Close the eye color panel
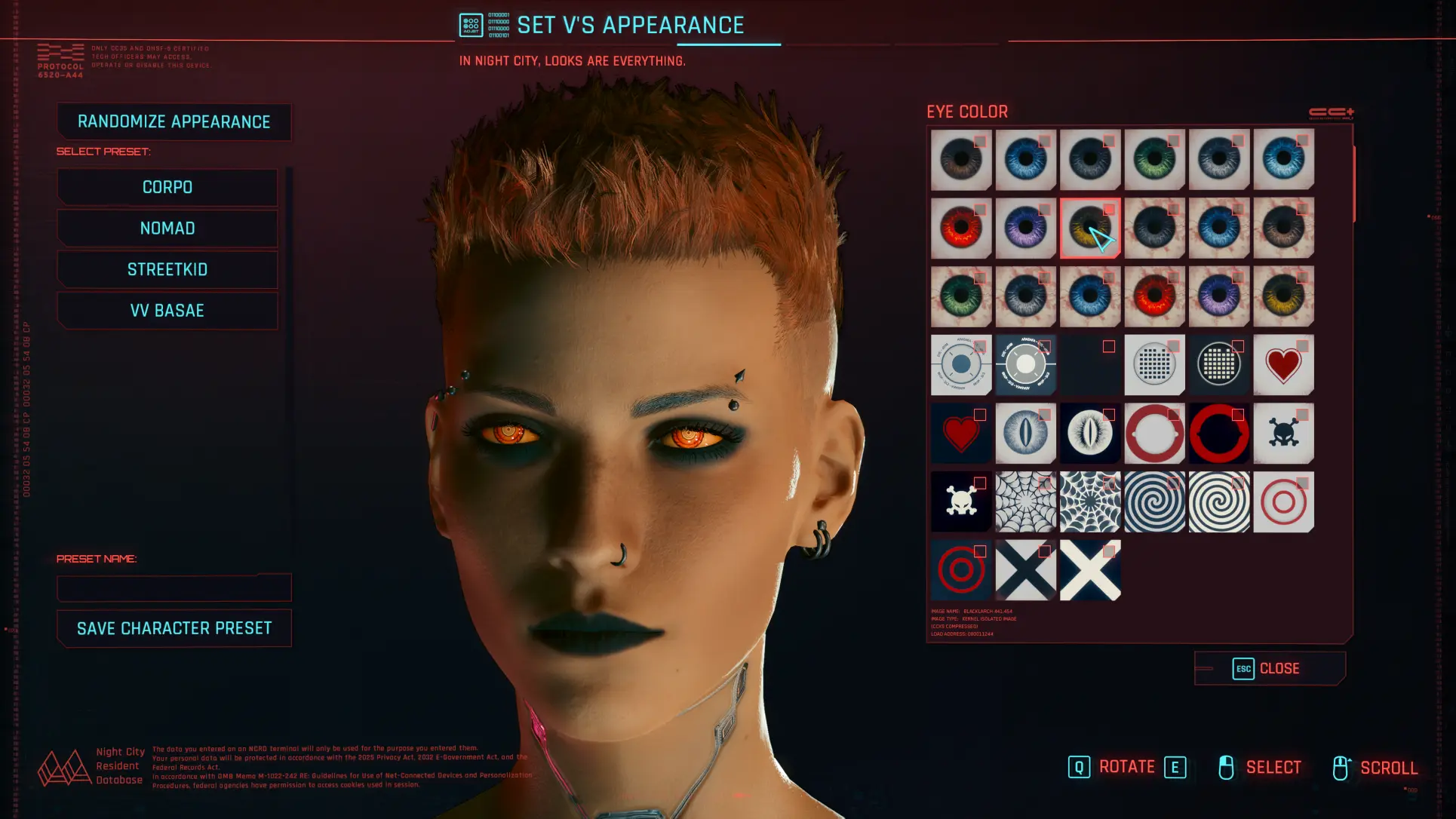 (1270, 669)
